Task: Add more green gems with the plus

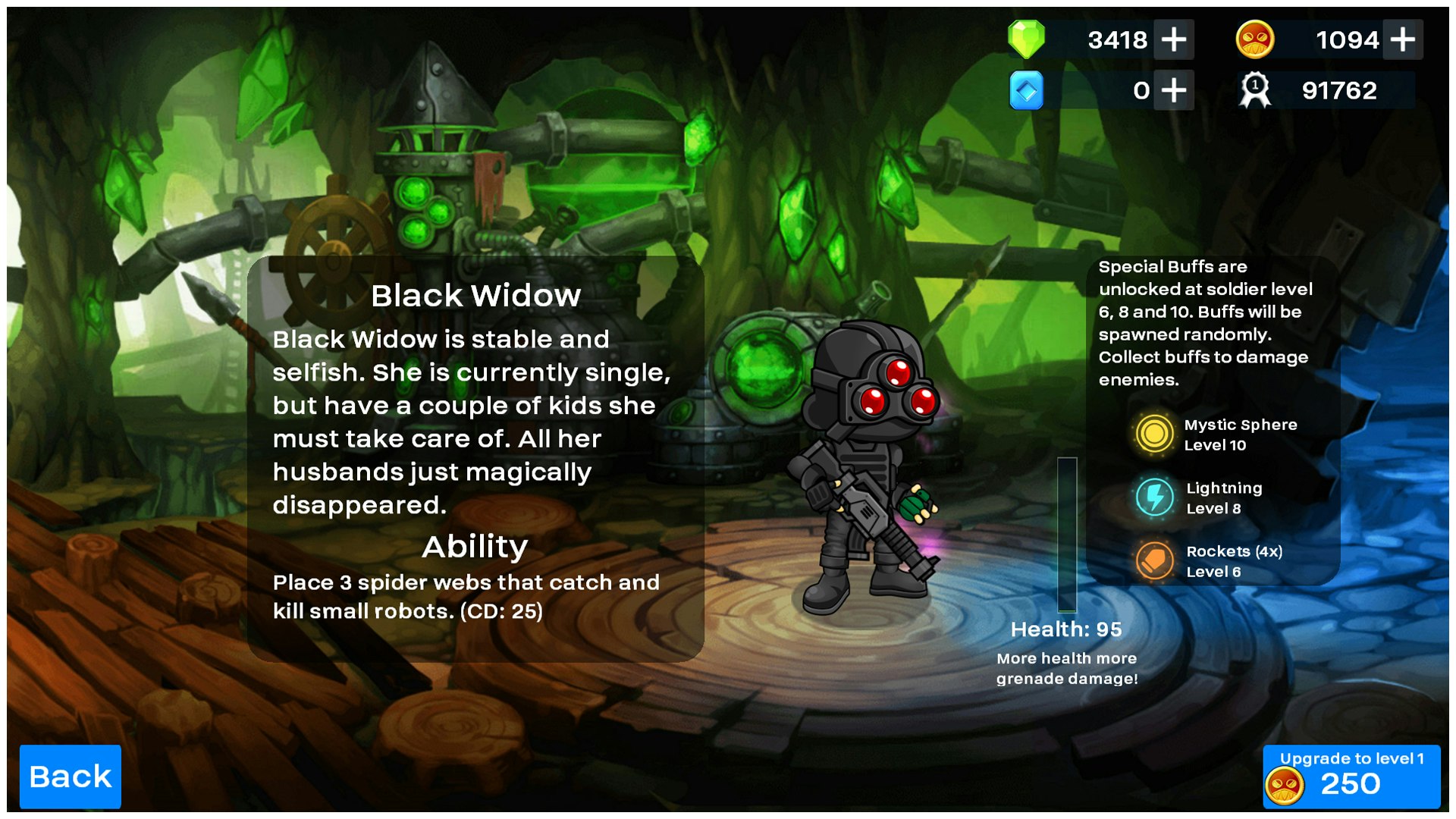Action: [1173, 39]
